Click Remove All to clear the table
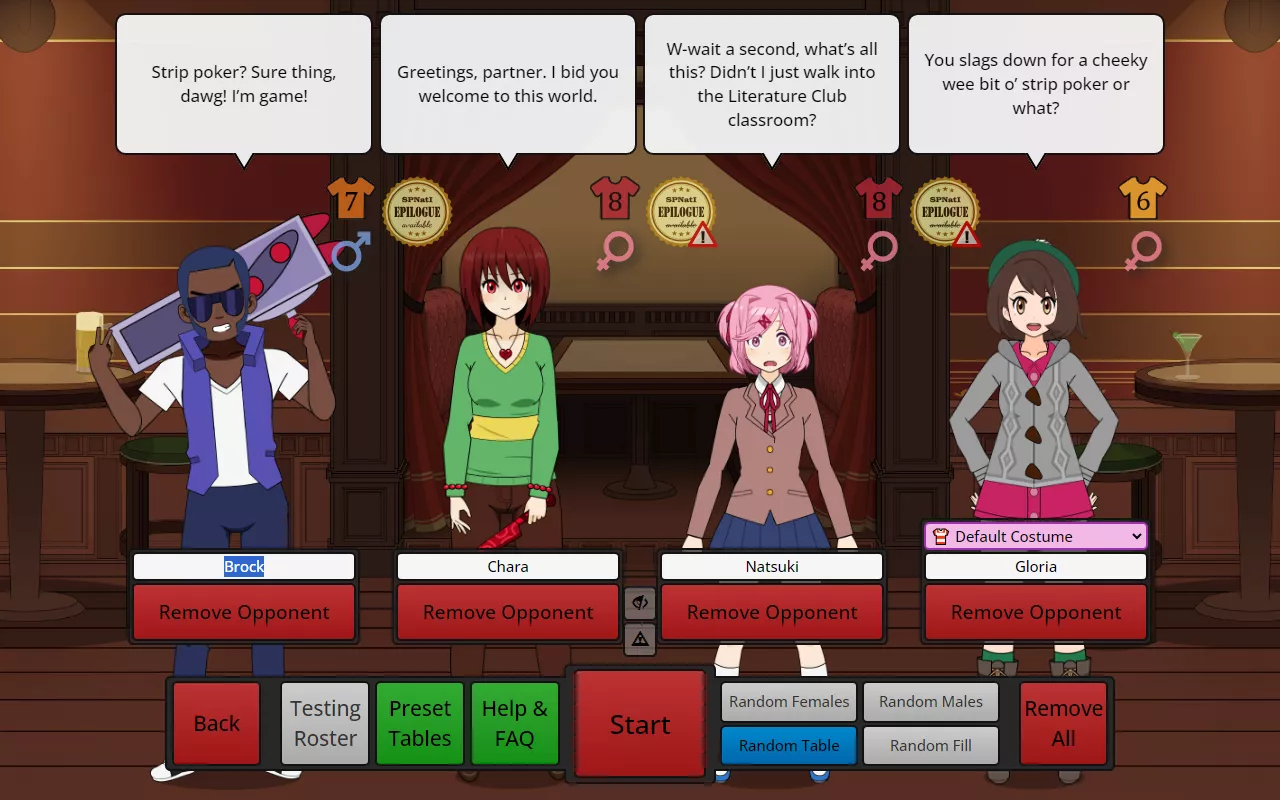1280x800 pixels. click(x=1063, y=722)
